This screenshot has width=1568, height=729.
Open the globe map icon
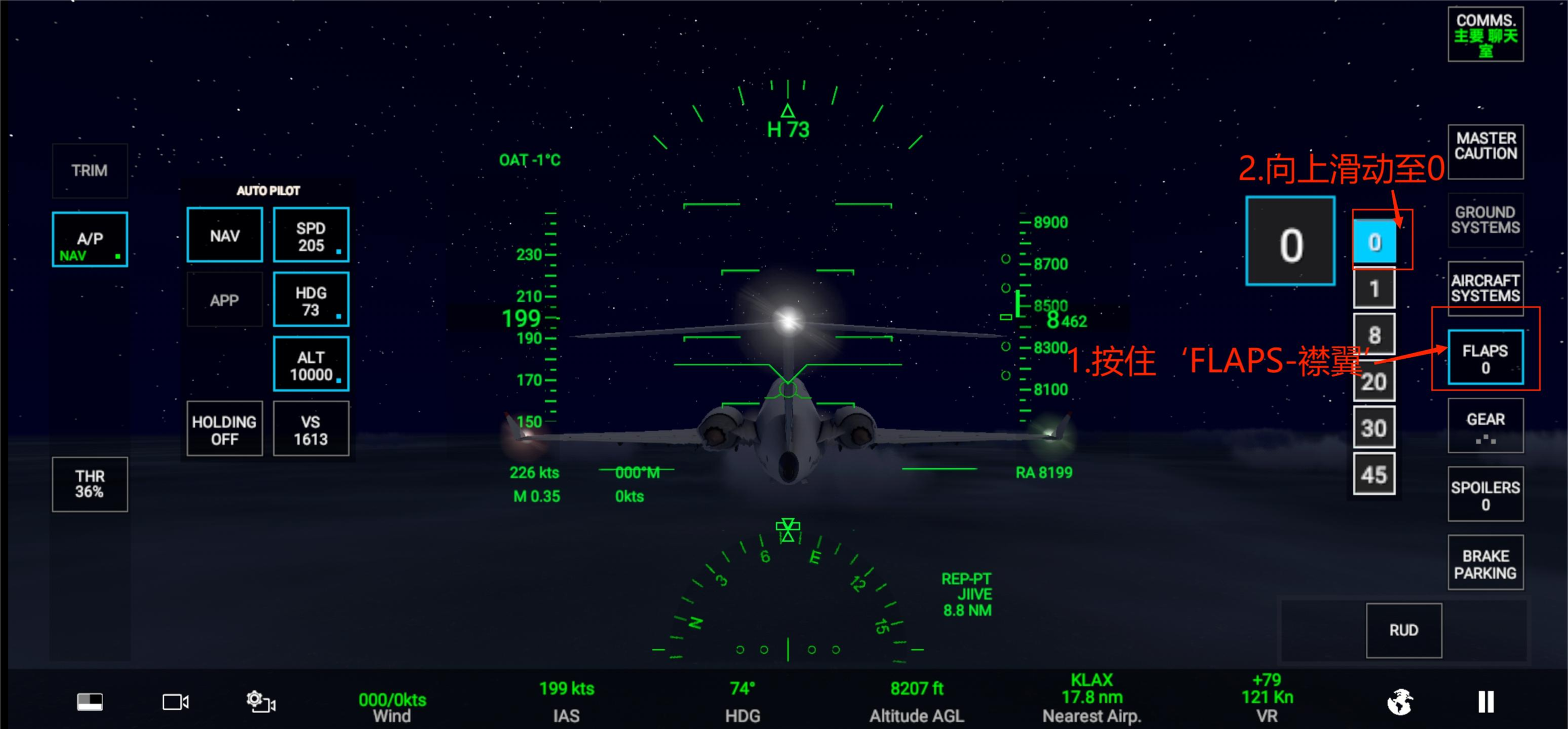click(x=1400, y=701)
